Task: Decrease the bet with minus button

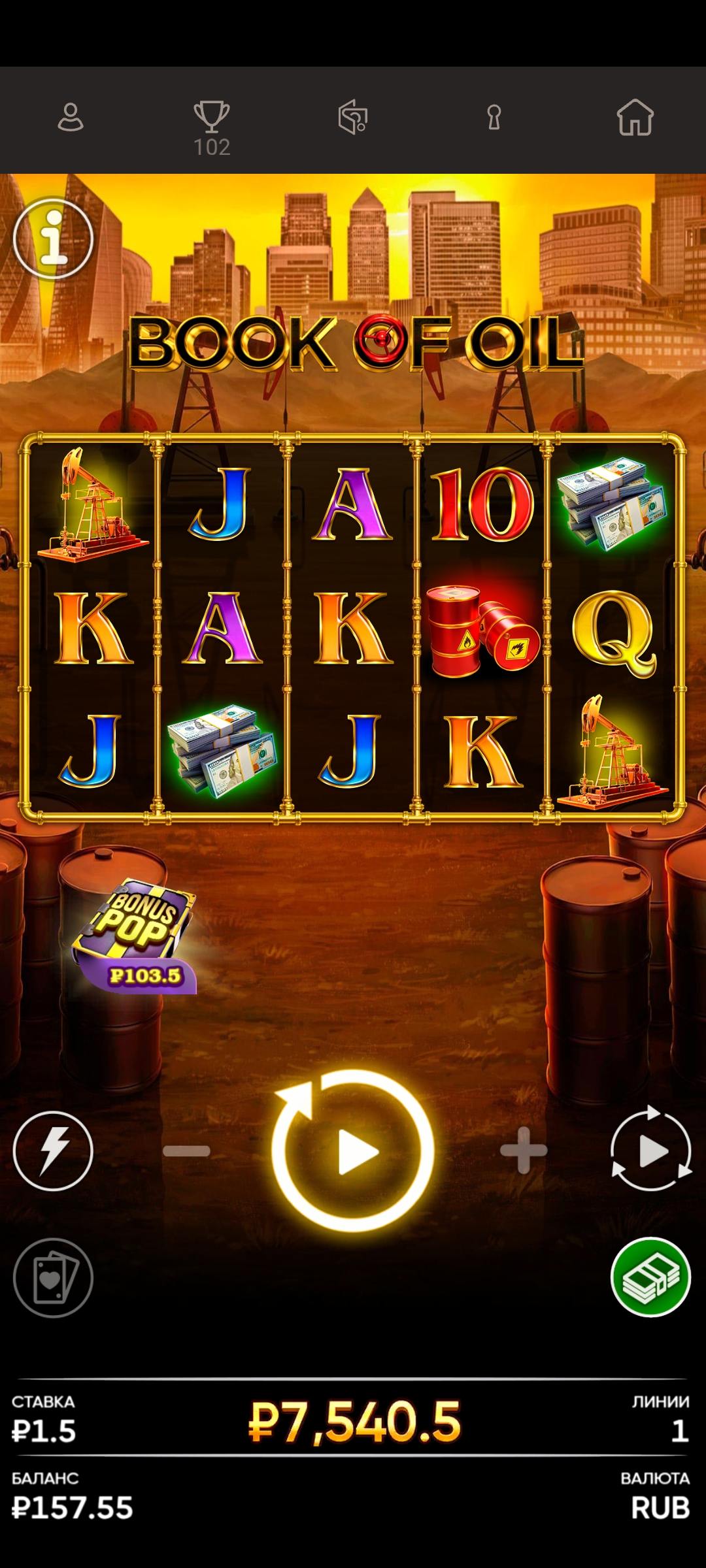Action: 187,1151
